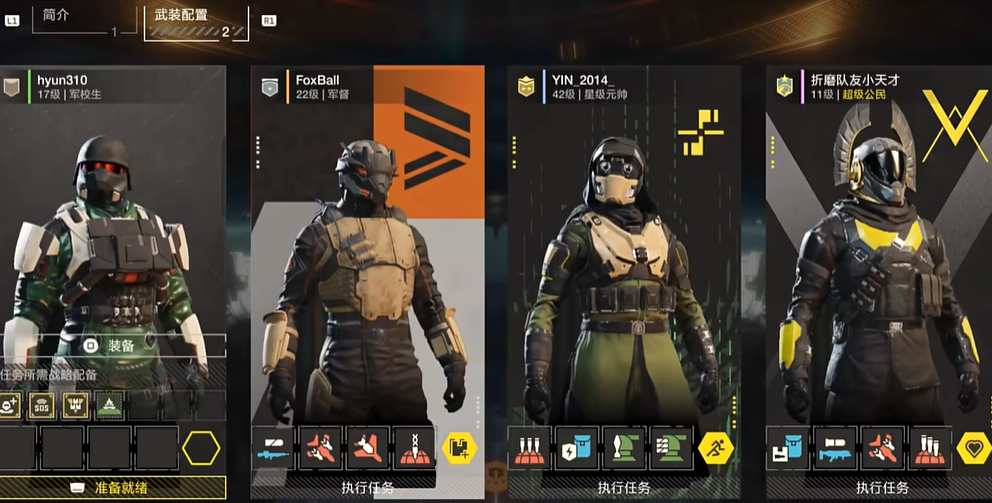Choose the green mission stratagem icon
The image size is (992, 503).
tap(109, 405)
